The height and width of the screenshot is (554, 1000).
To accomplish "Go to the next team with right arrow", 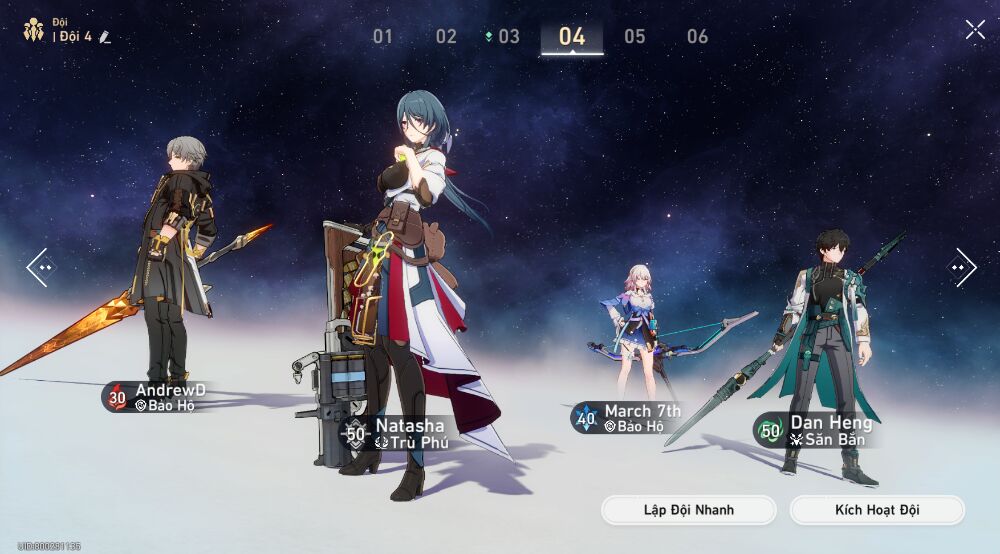I will [961, 267].
